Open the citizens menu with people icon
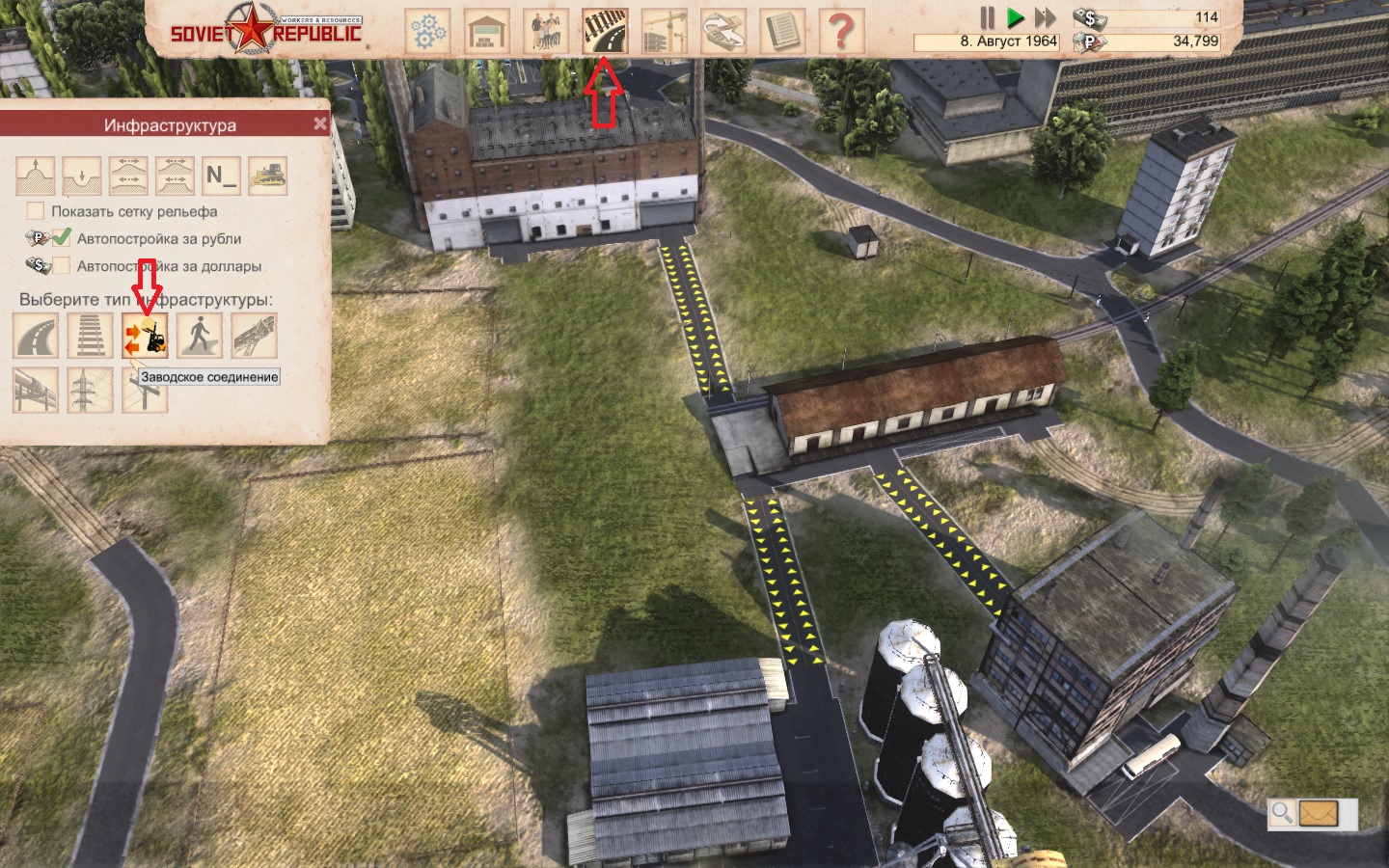The width and height of the screenshot is (1389, 868). pyautogui.click(x=546, y=31)
